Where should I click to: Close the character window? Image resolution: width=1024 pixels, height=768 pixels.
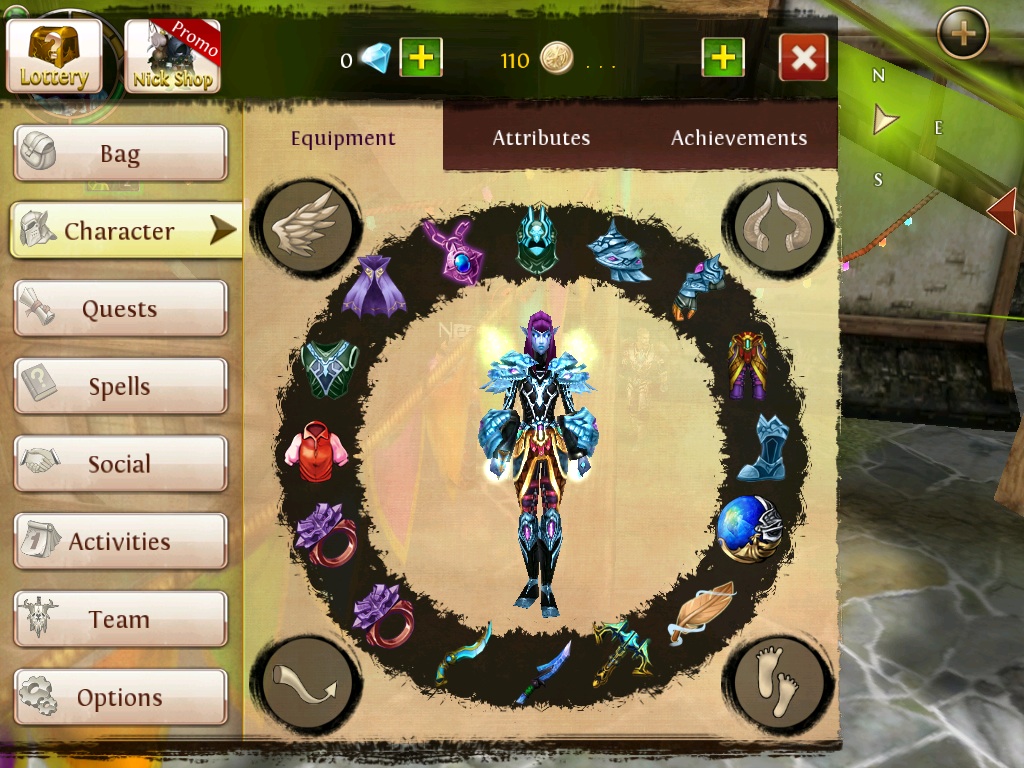click(803, 58)
